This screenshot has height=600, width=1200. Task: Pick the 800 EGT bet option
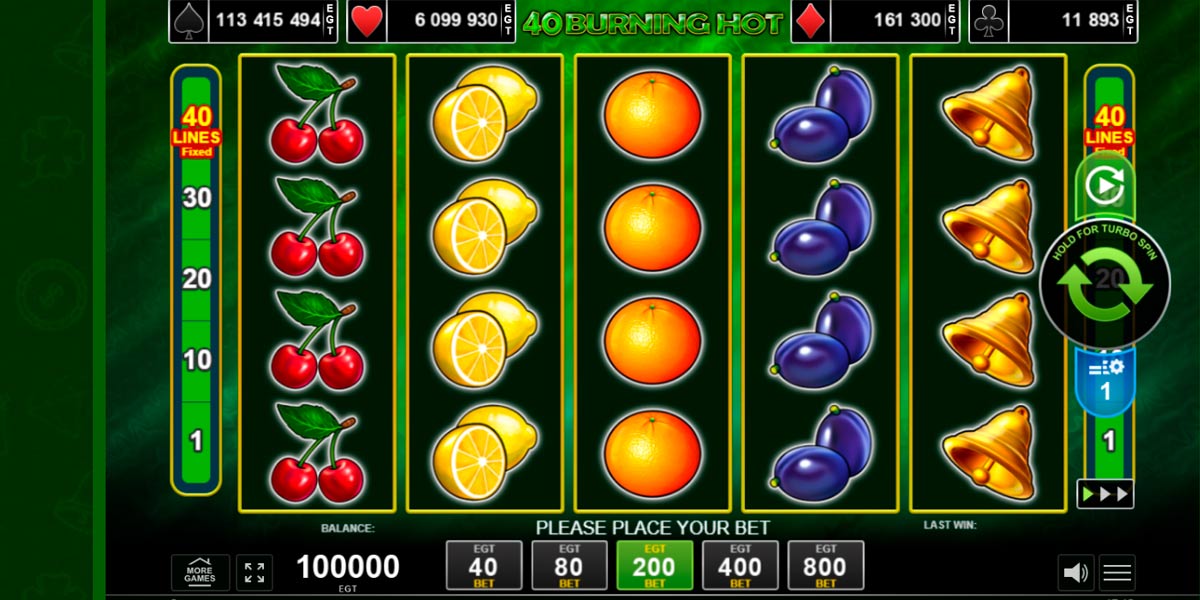click(x=826, y=566)
